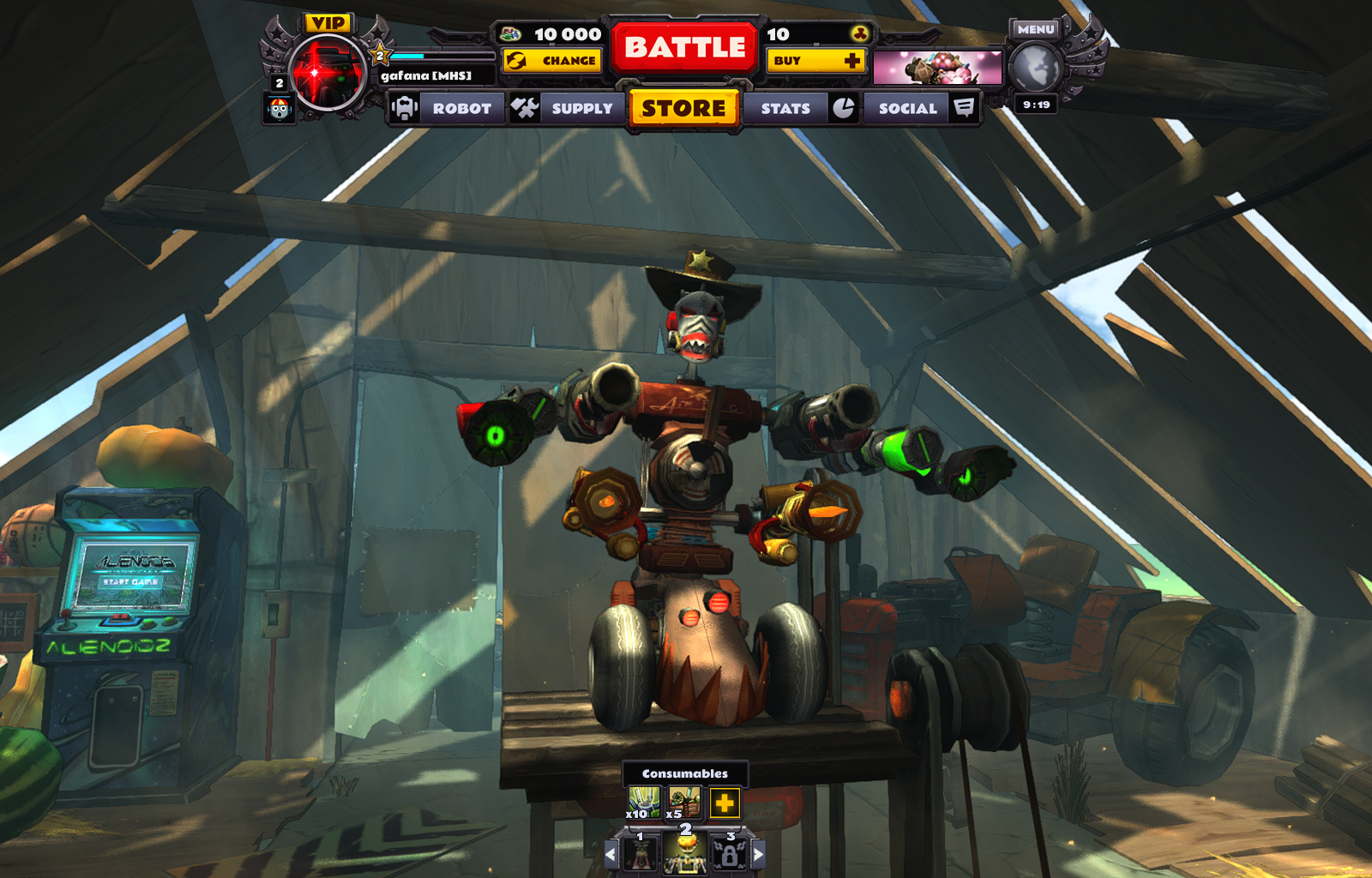Image resolution: width=1372 pixels, height=878 pixels.
Task: Open the MENU globe button
Action: click(x=1035, y=67)
